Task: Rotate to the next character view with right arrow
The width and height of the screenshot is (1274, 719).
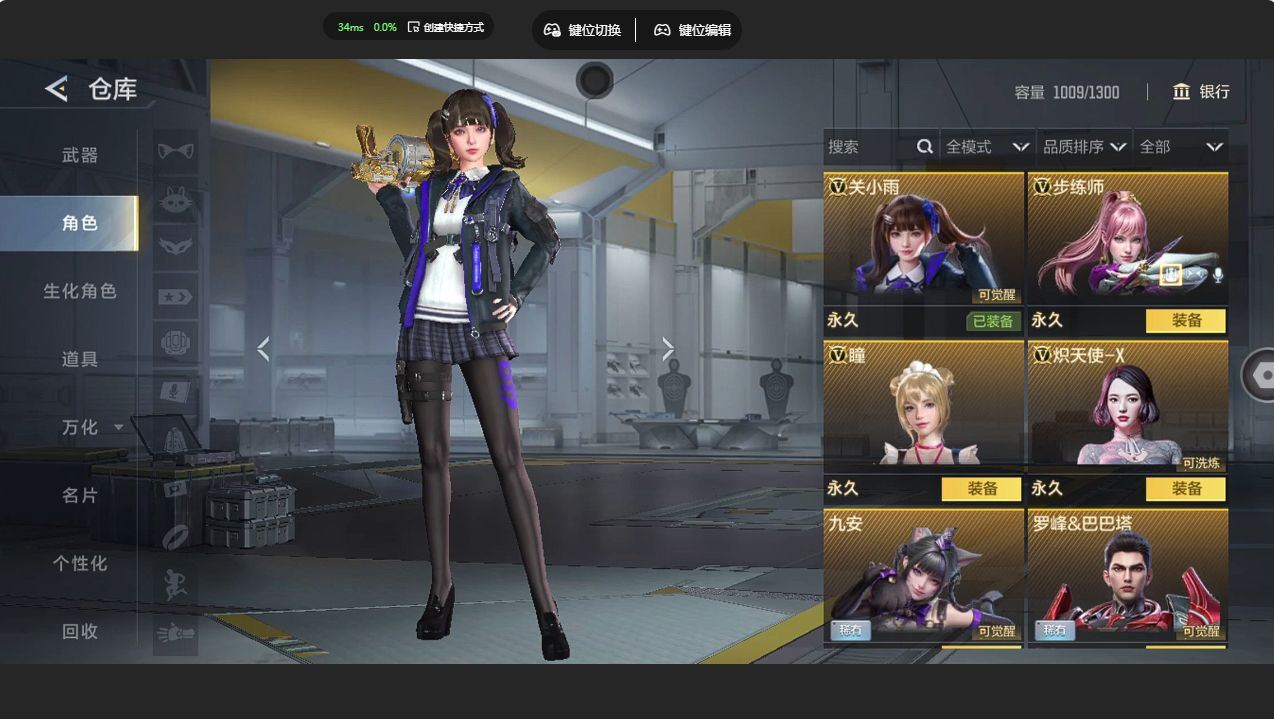Action: tap(668, 349)
